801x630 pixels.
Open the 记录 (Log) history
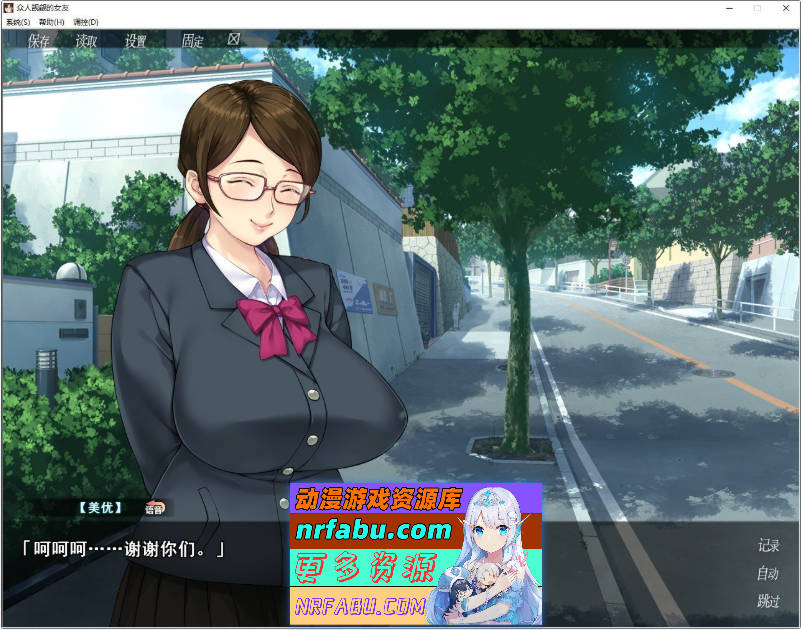click(x=768, y=546)
